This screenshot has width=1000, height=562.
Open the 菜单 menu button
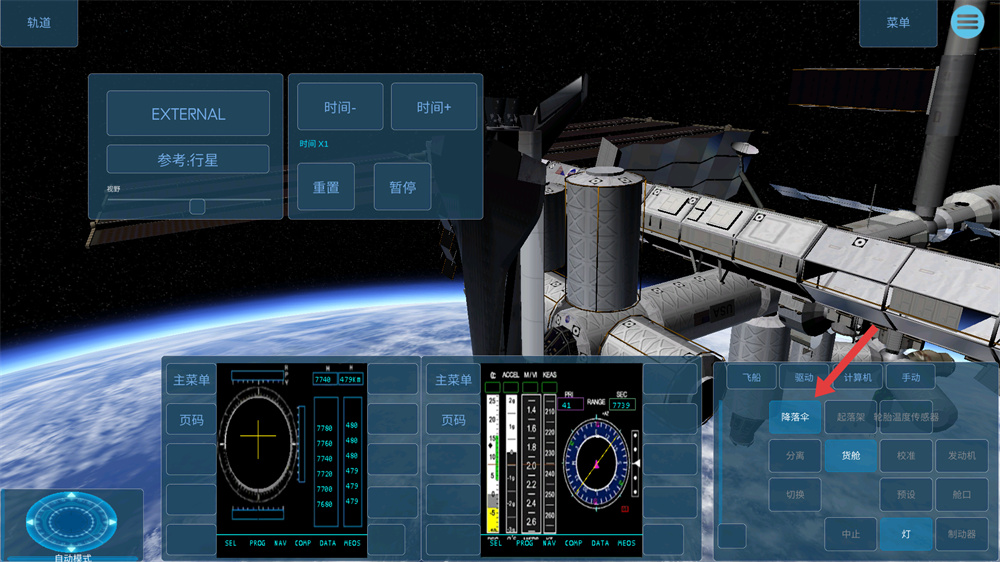(898, 23)
